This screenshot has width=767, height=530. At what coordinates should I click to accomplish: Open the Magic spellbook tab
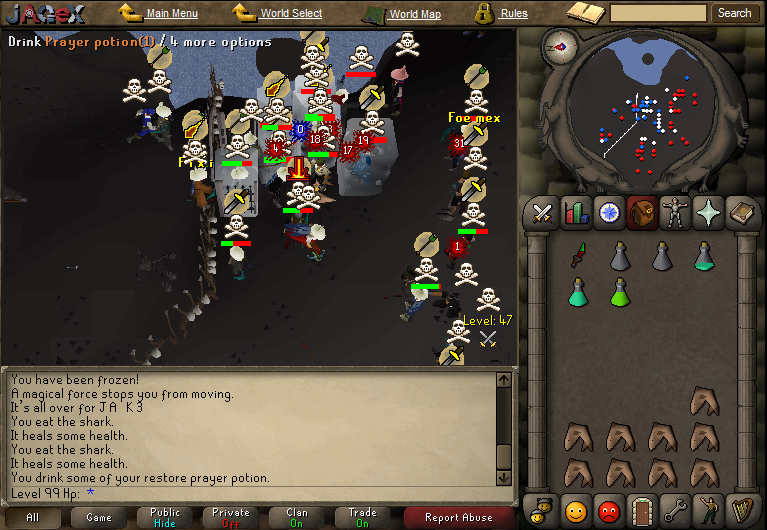click(743, 212)
